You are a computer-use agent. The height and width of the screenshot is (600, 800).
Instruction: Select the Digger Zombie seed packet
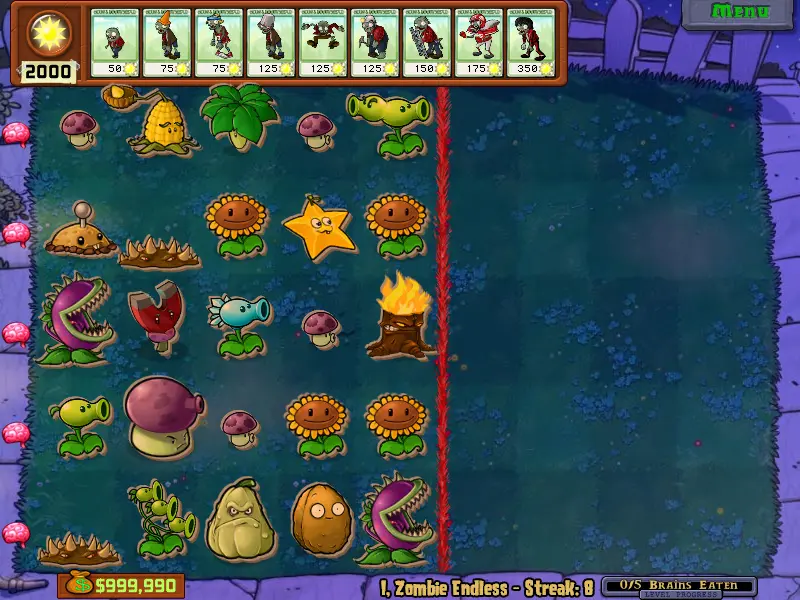[374, 42]
